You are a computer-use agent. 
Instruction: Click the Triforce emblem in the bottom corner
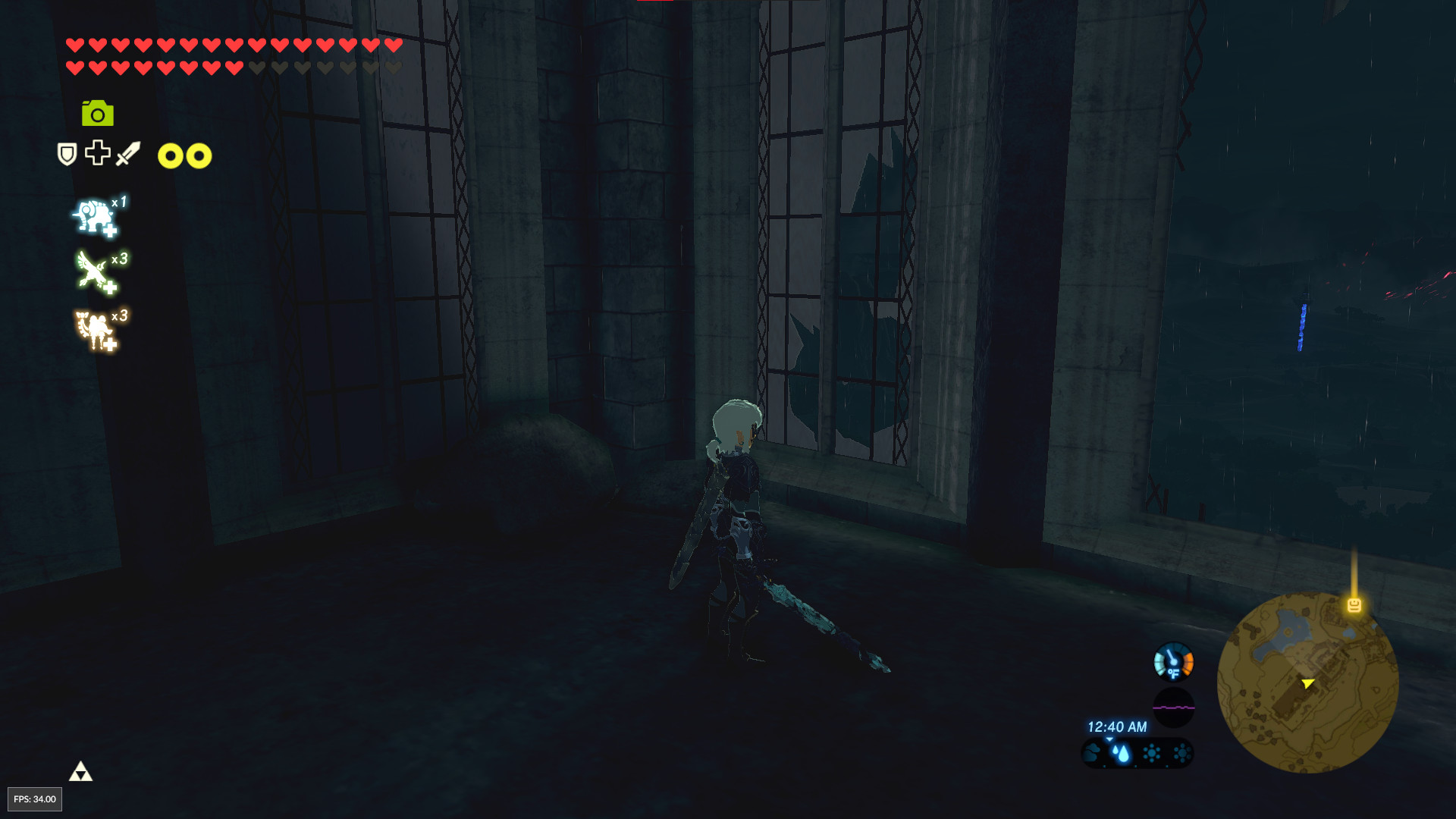[81, 770]
